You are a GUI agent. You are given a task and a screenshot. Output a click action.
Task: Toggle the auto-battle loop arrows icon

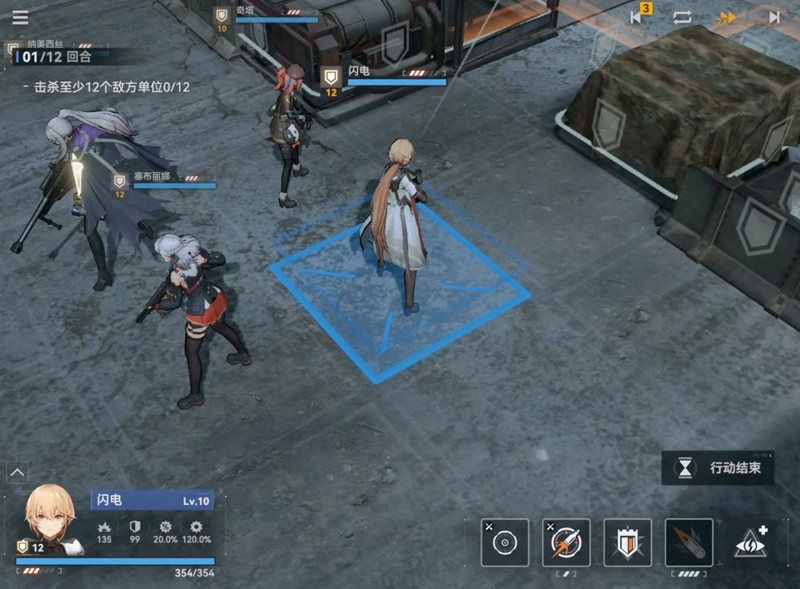click(682, 17)
